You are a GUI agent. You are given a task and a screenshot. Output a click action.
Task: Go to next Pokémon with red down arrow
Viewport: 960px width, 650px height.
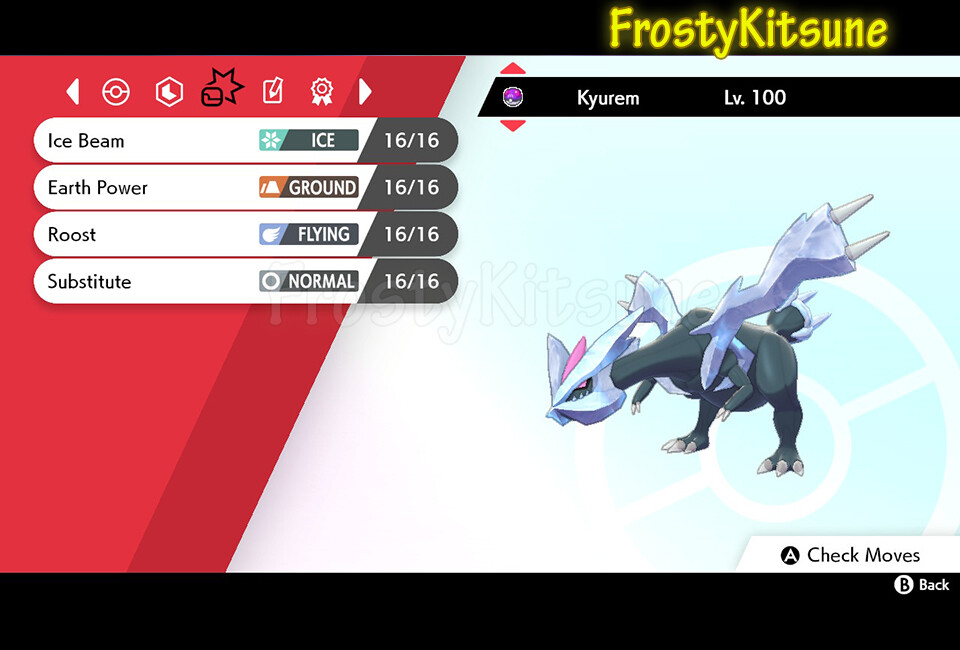(x=513, y=125)
